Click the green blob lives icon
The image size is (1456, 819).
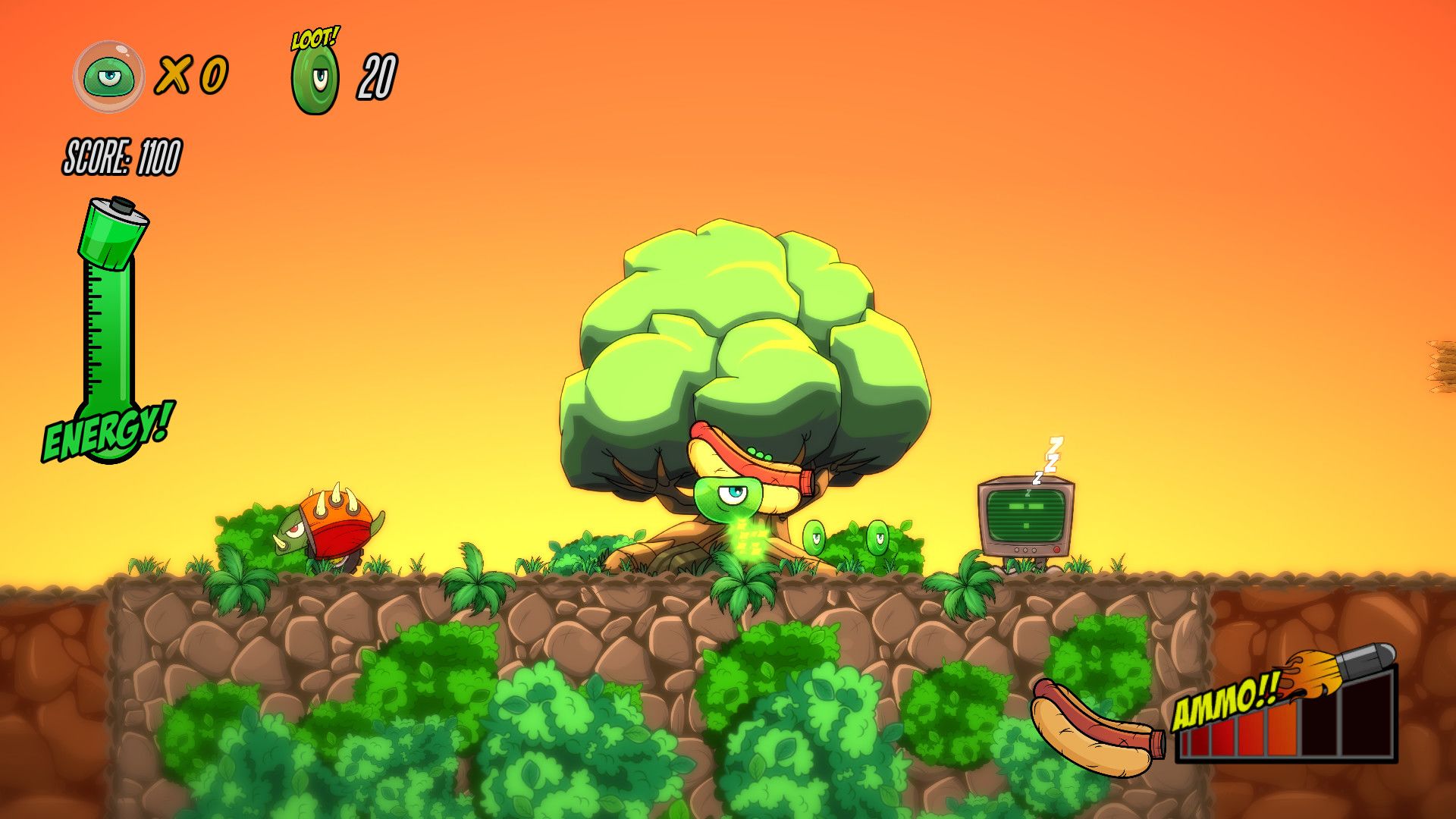(108, 77)
